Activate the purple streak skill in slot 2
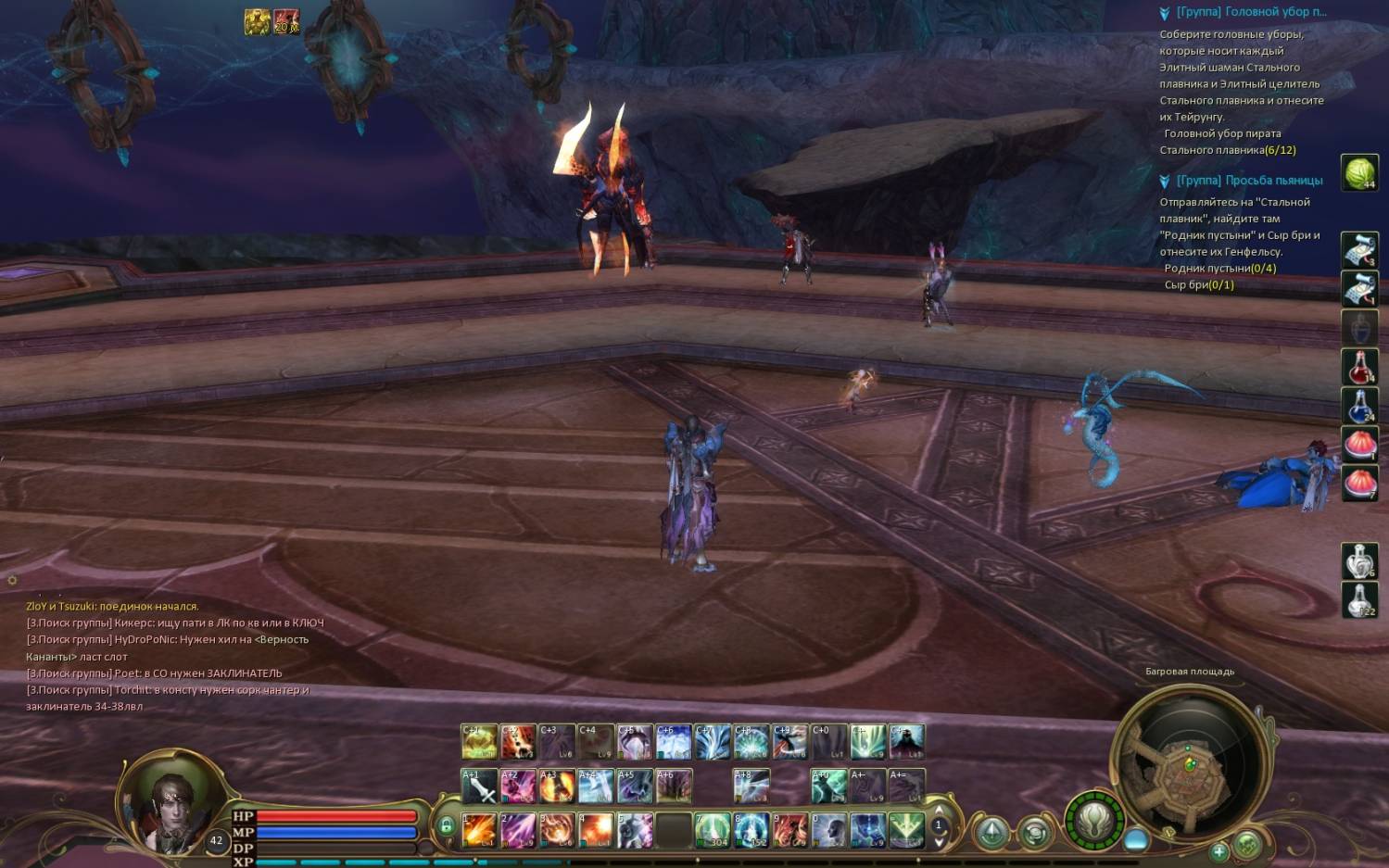This screenshot has height=868, width=1389. pyautogui.click(x=518, y=830)
